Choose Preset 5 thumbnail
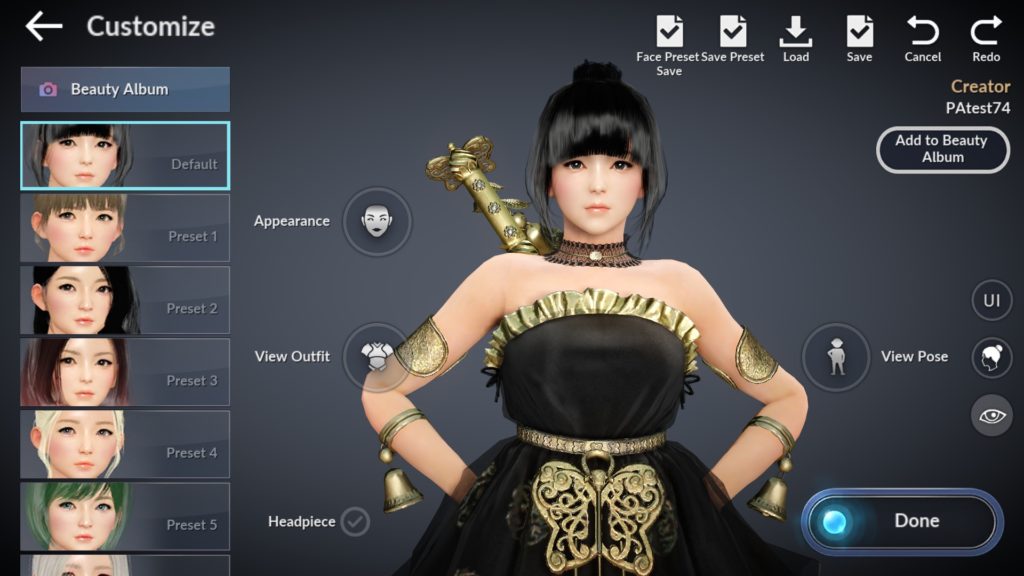Image resolution: width=1024 pixels, height=576 pixels. click(125, 516)
